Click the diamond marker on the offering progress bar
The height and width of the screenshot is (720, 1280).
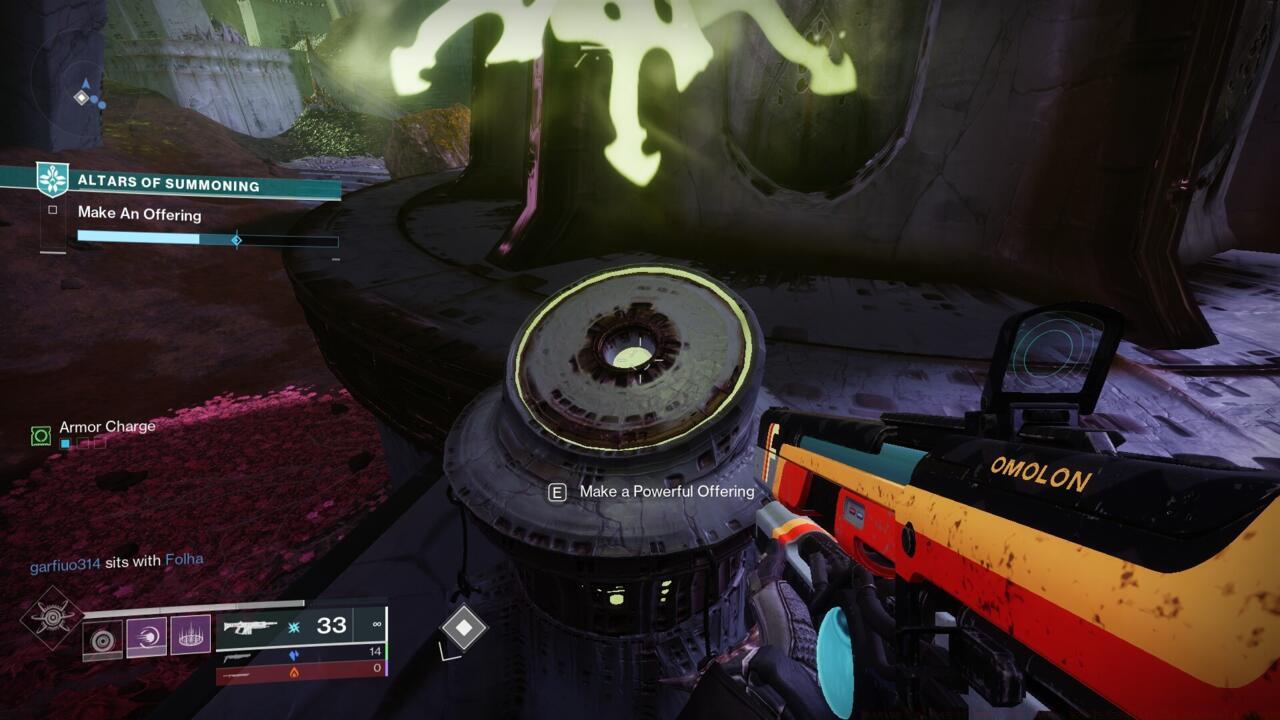[x=237, y=239]
